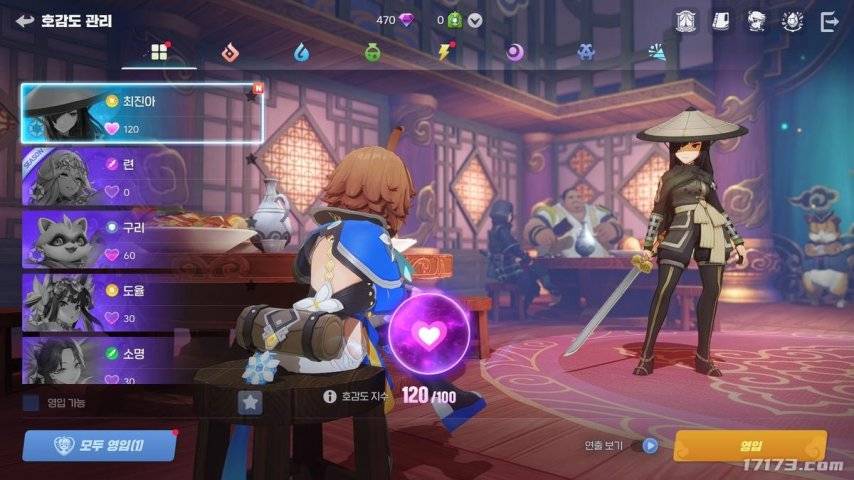Switch to the lightning bolt element tab
Screen dimensions: 854x480
(445, 51)
